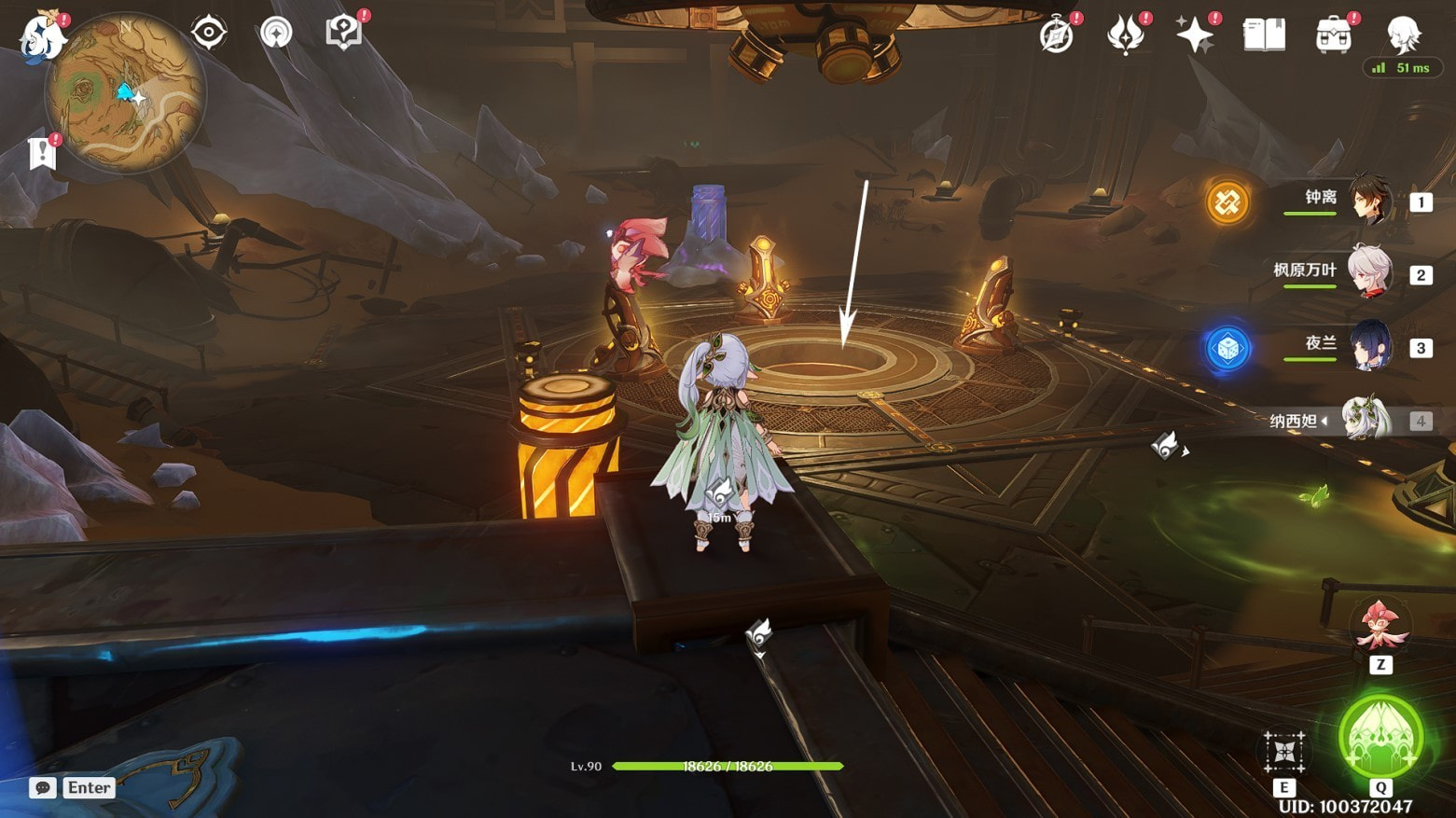Open the events flame icon
This screenshot has width=1456, height=818.
pos(1126,36)
